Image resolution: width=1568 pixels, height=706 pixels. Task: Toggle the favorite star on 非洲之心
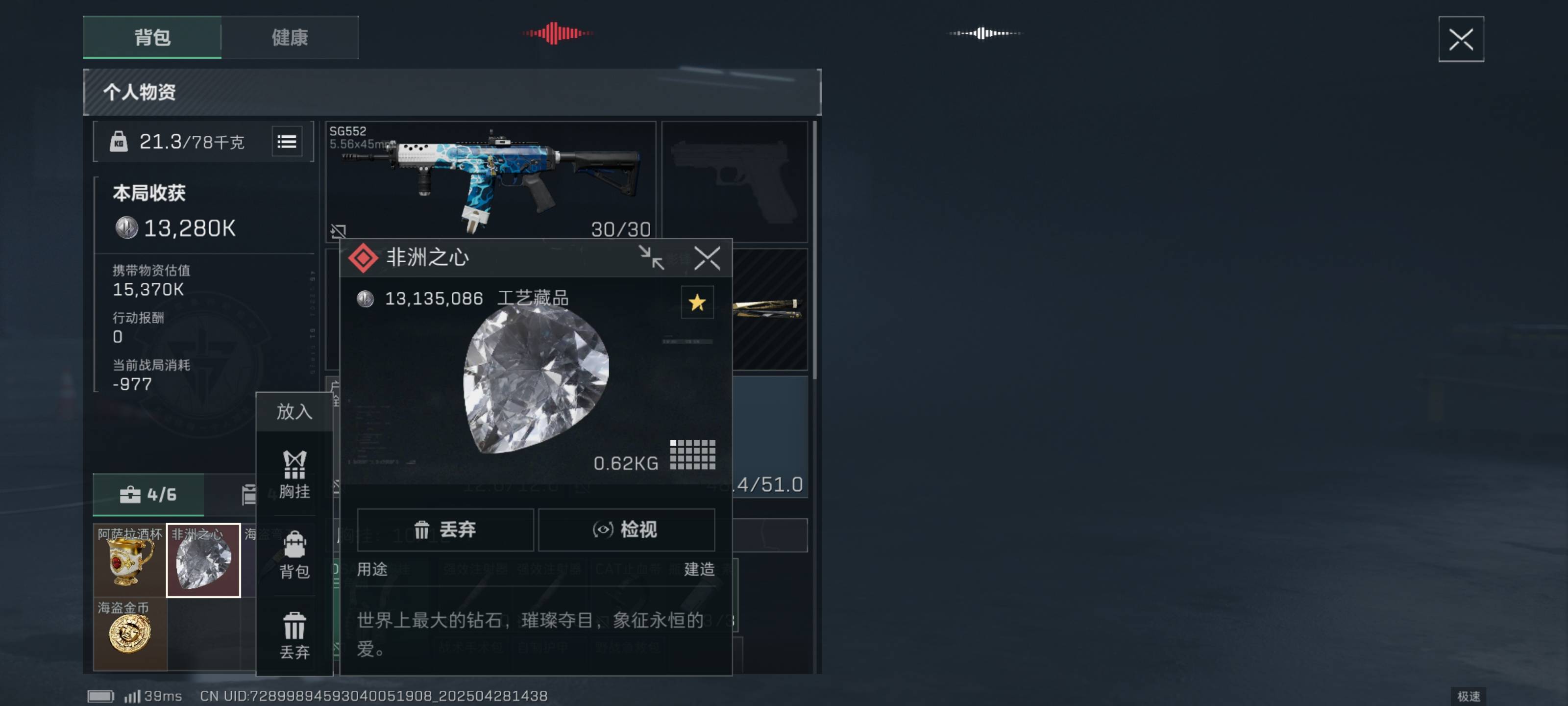pos(697,303)
